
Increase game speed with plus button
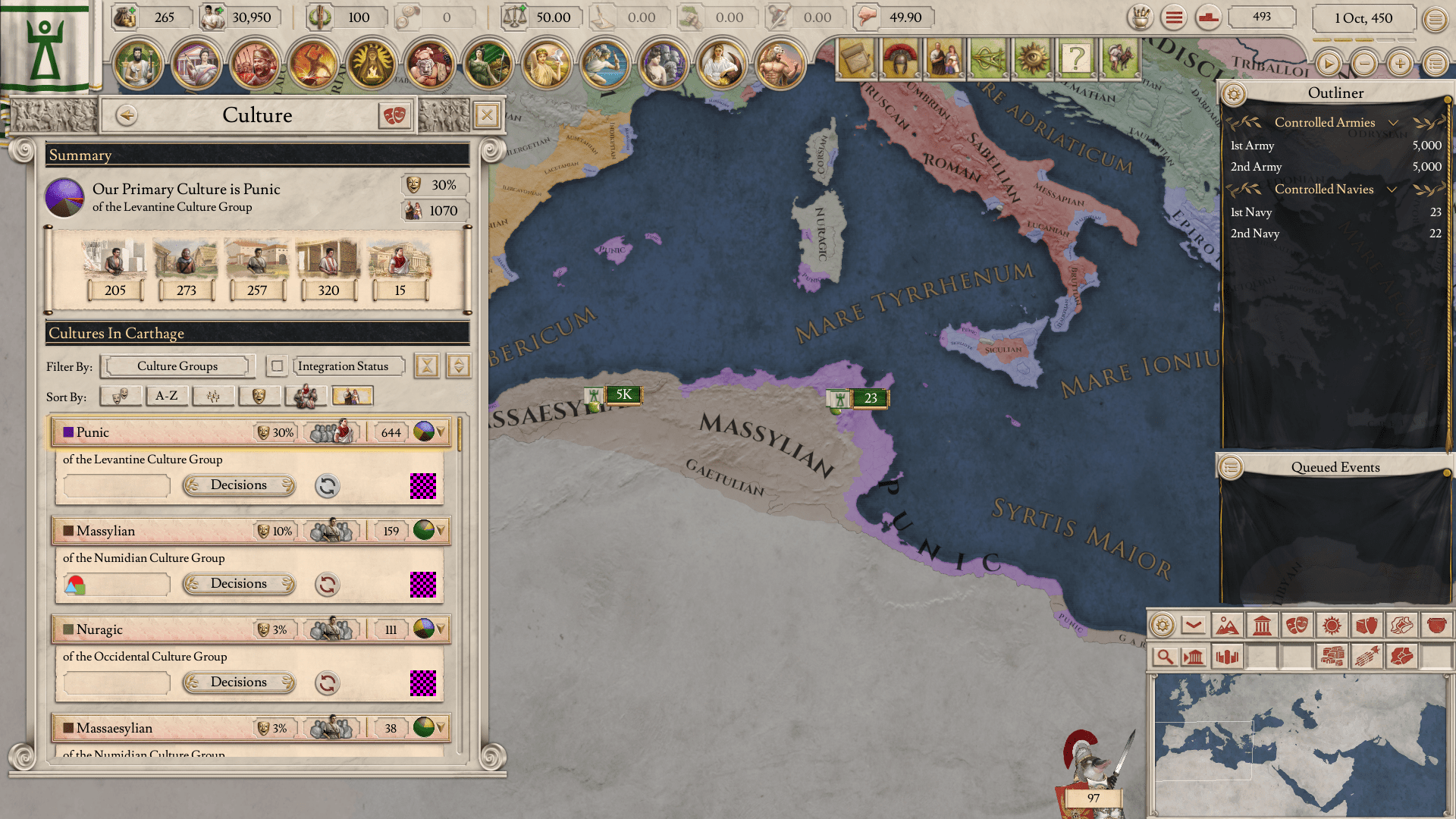1399,64
